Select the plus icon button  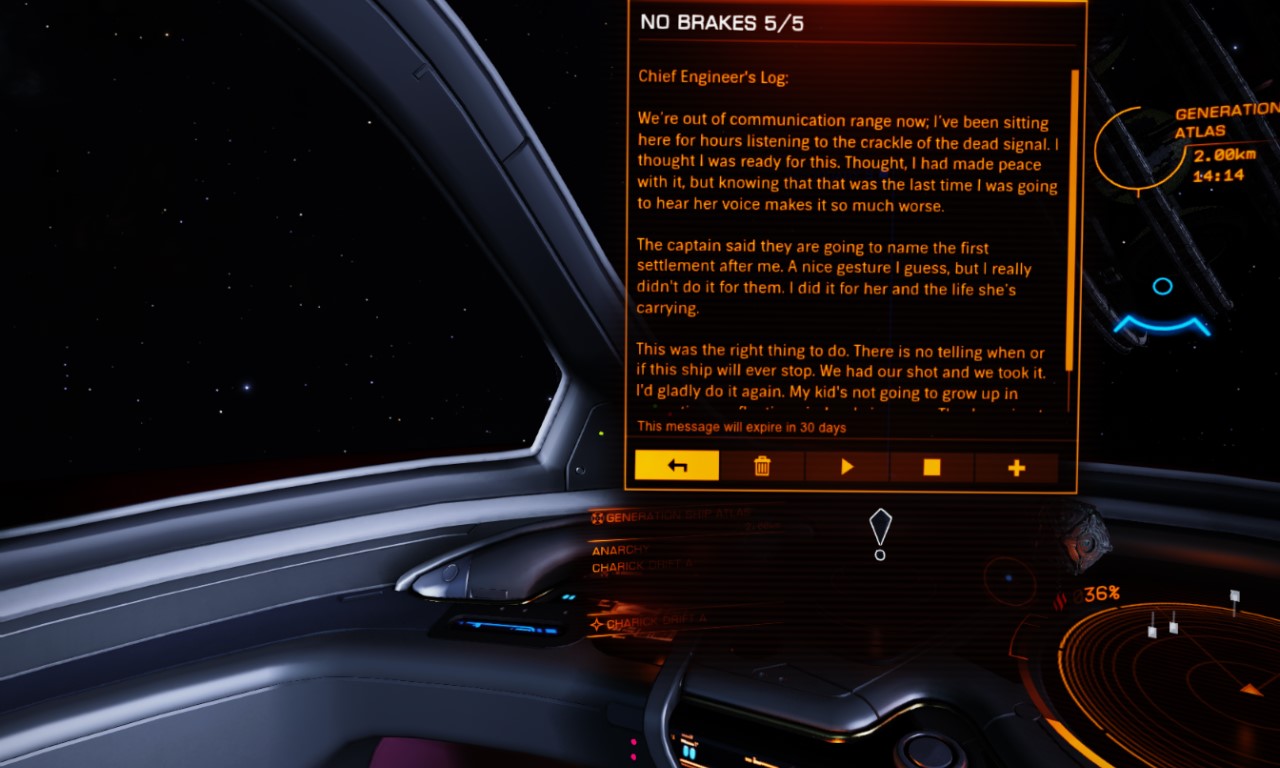1016,467
